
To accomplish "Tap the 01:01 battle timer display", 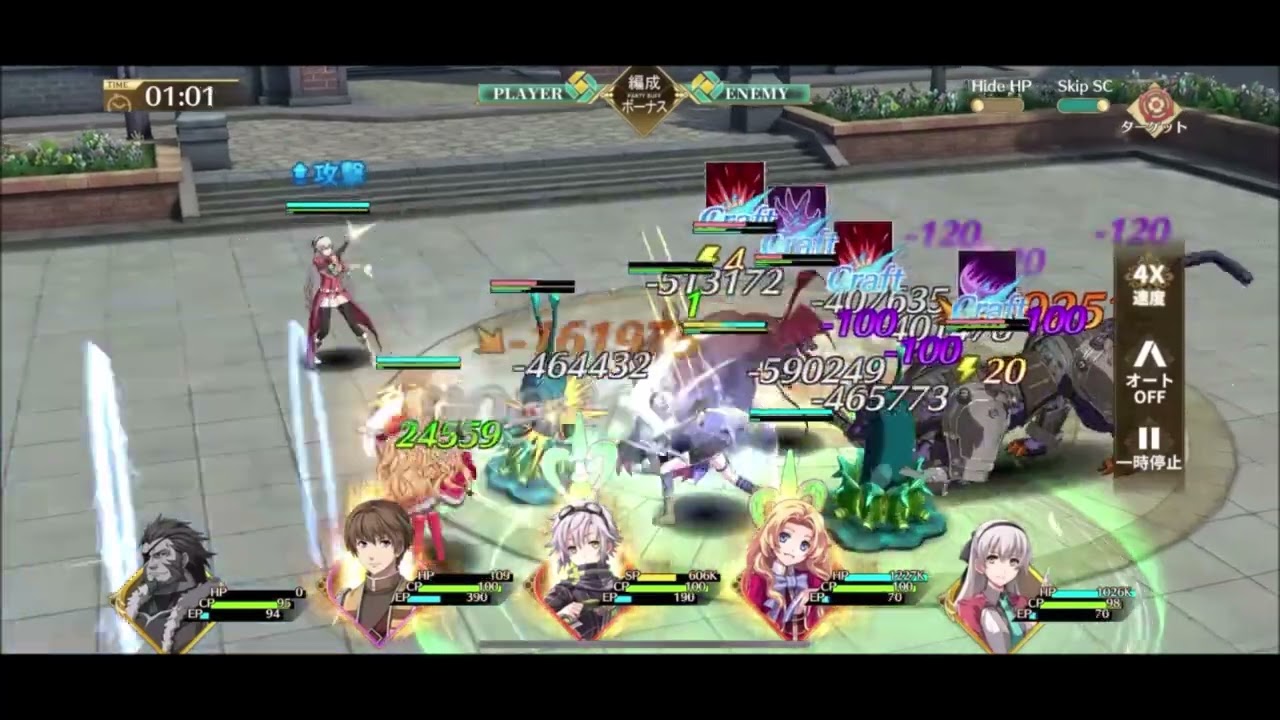I will click(x=178, y=97).
